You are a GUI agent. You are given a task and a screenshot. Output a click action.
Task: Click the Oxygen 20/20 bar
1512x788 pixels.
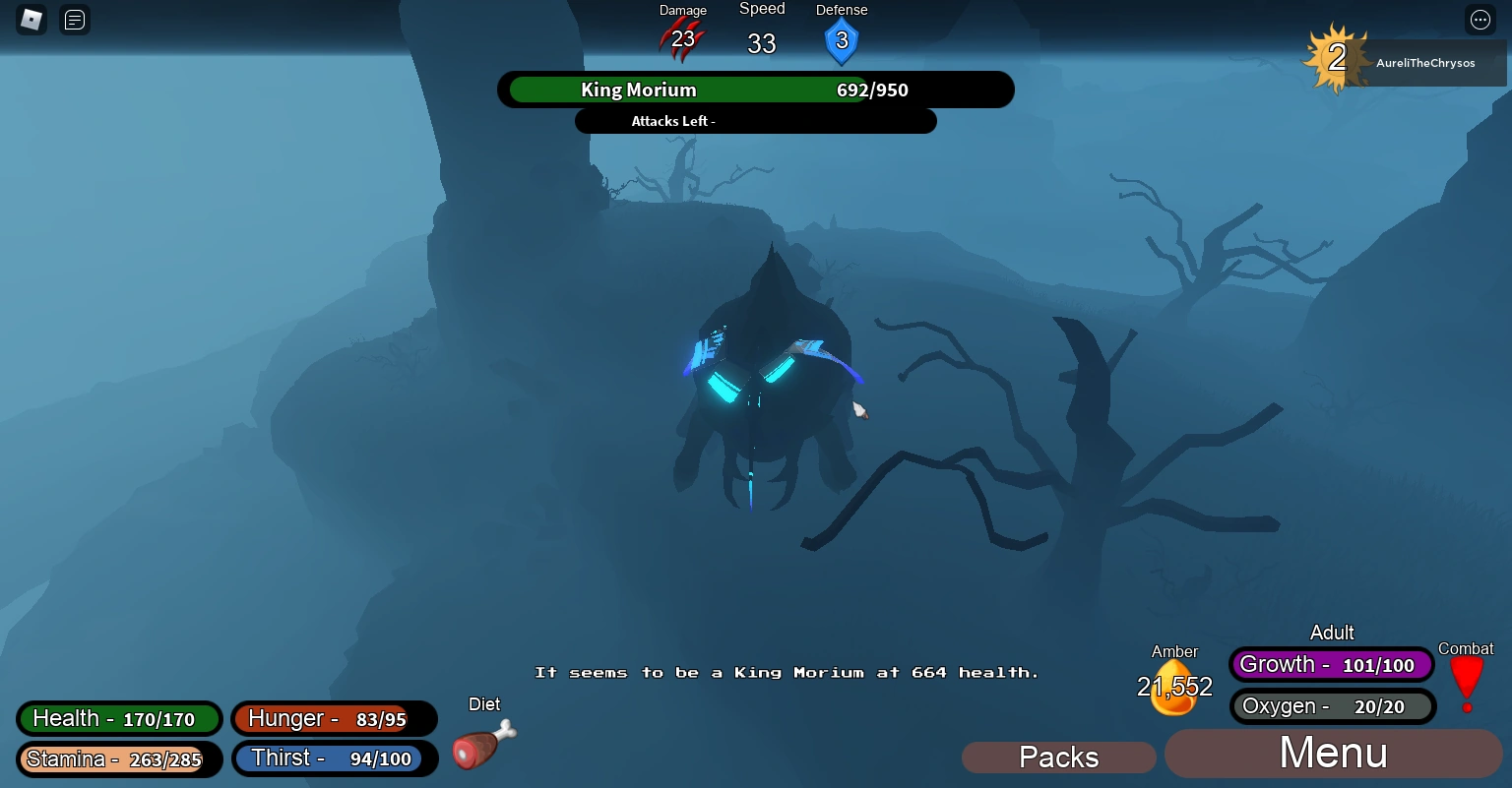click(1332, 705)
